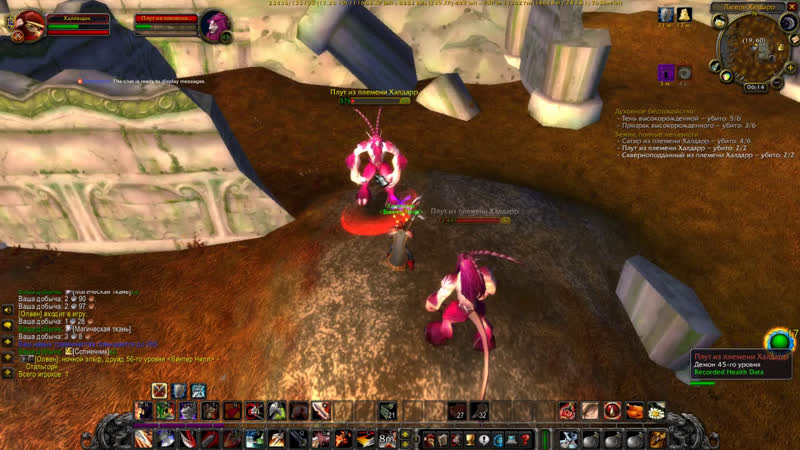Click the yellow trophy micro menu button
This screenshot has width=800, height=450.
coord(468,439)
